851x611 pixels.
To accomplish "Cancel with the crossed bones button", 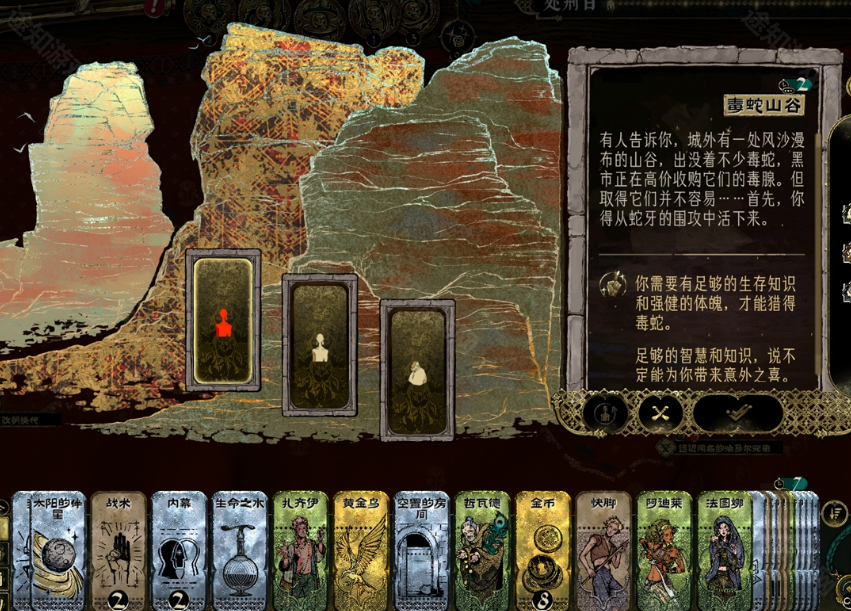I will pos(661,413).
